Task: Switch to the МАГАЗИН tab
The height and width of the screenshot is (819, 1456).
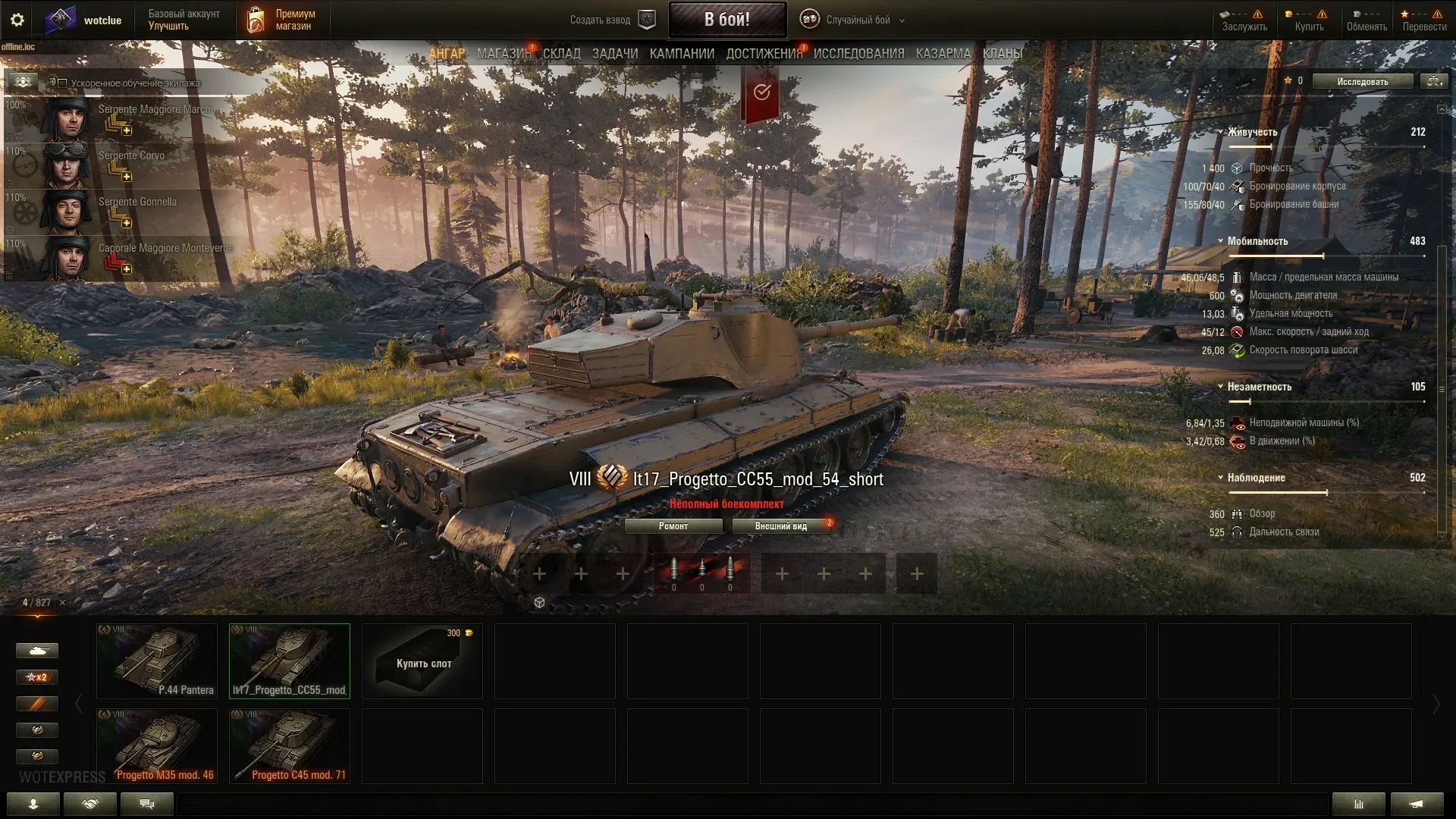Action: pos(504,54)
